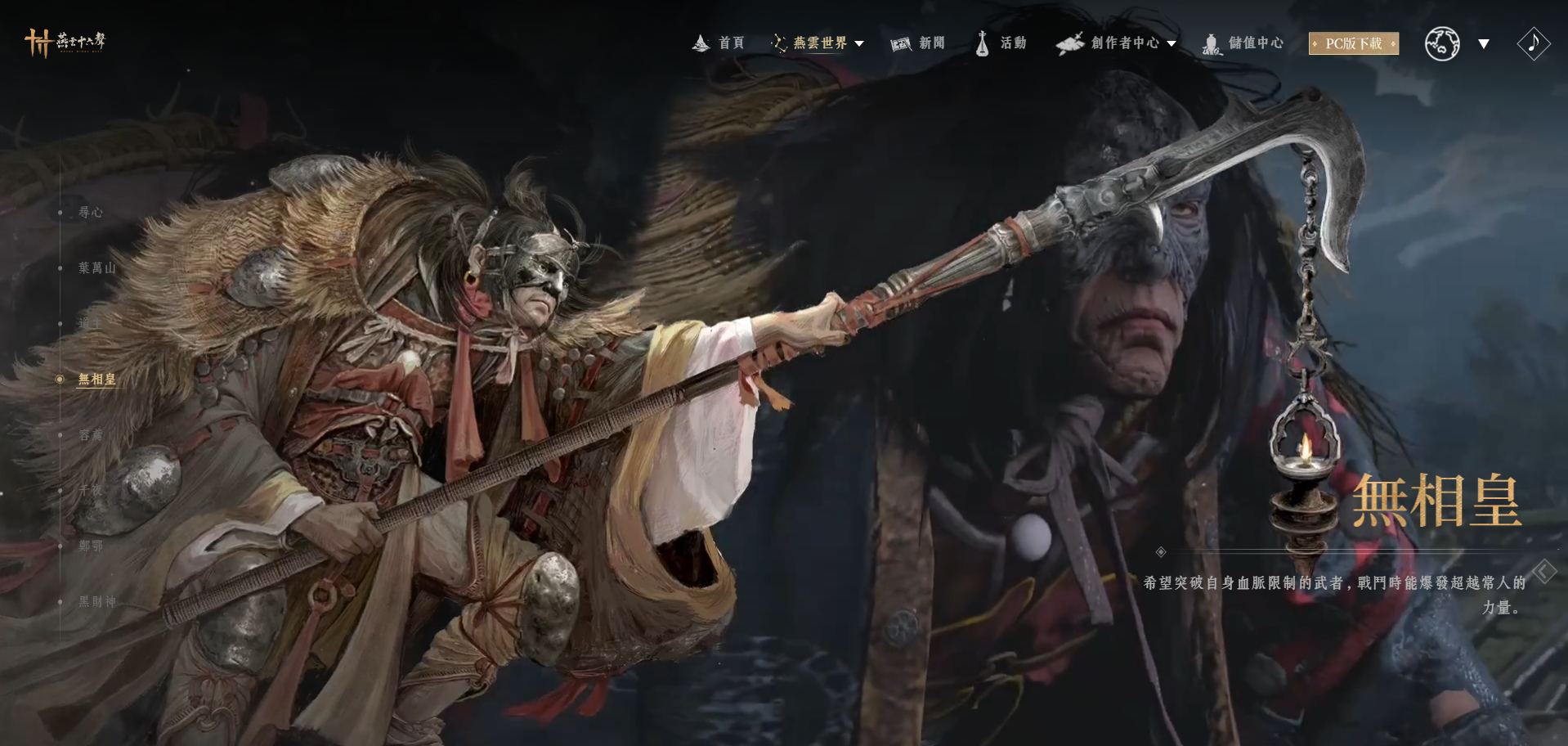Viewport: 1568px width, 746px height.
Task: Open the 首頁 home page link
Action: (x=719, y=43)
